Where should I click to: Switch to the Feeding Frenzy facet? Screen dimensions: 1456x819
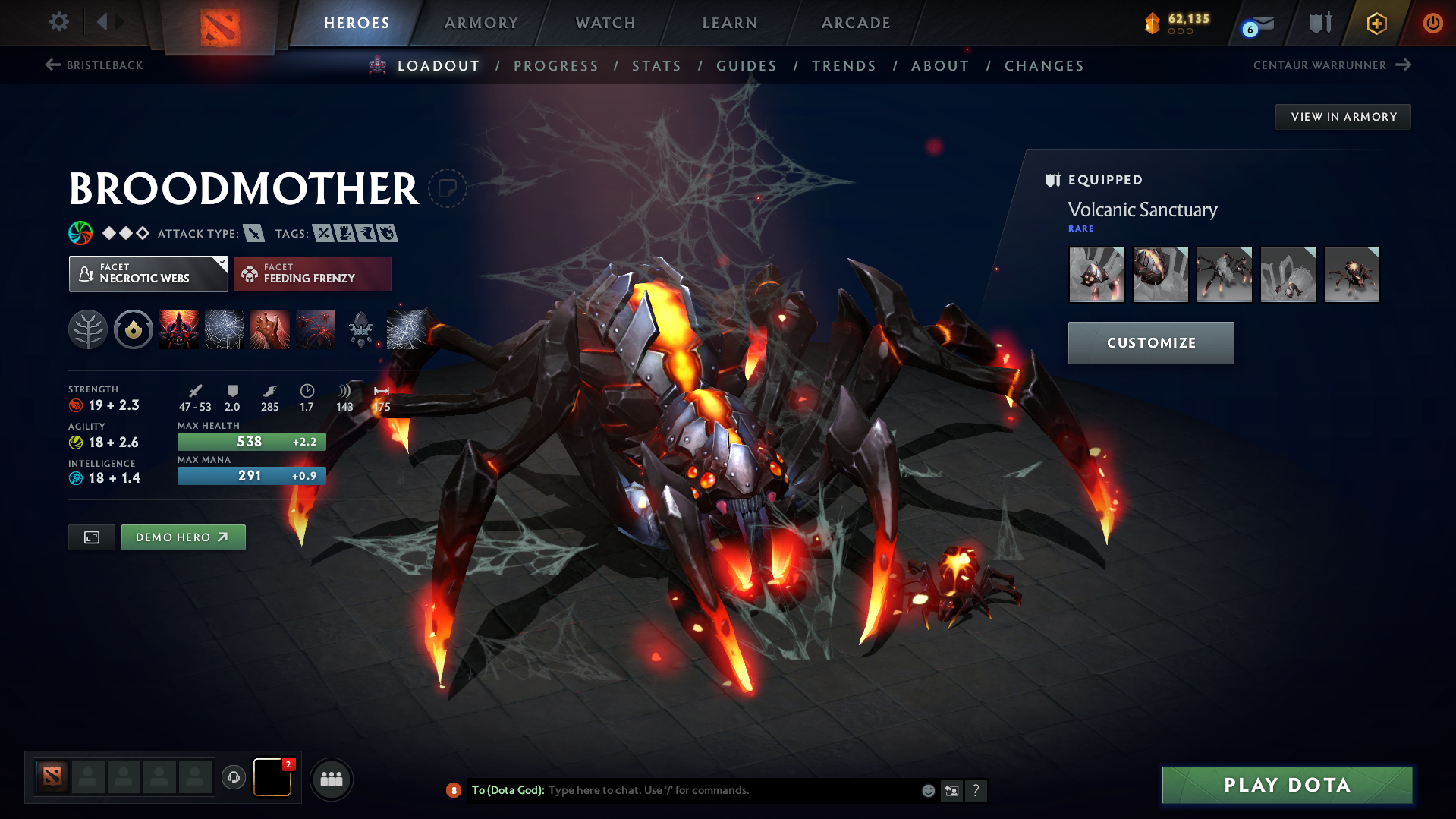(x=312, y=273)
